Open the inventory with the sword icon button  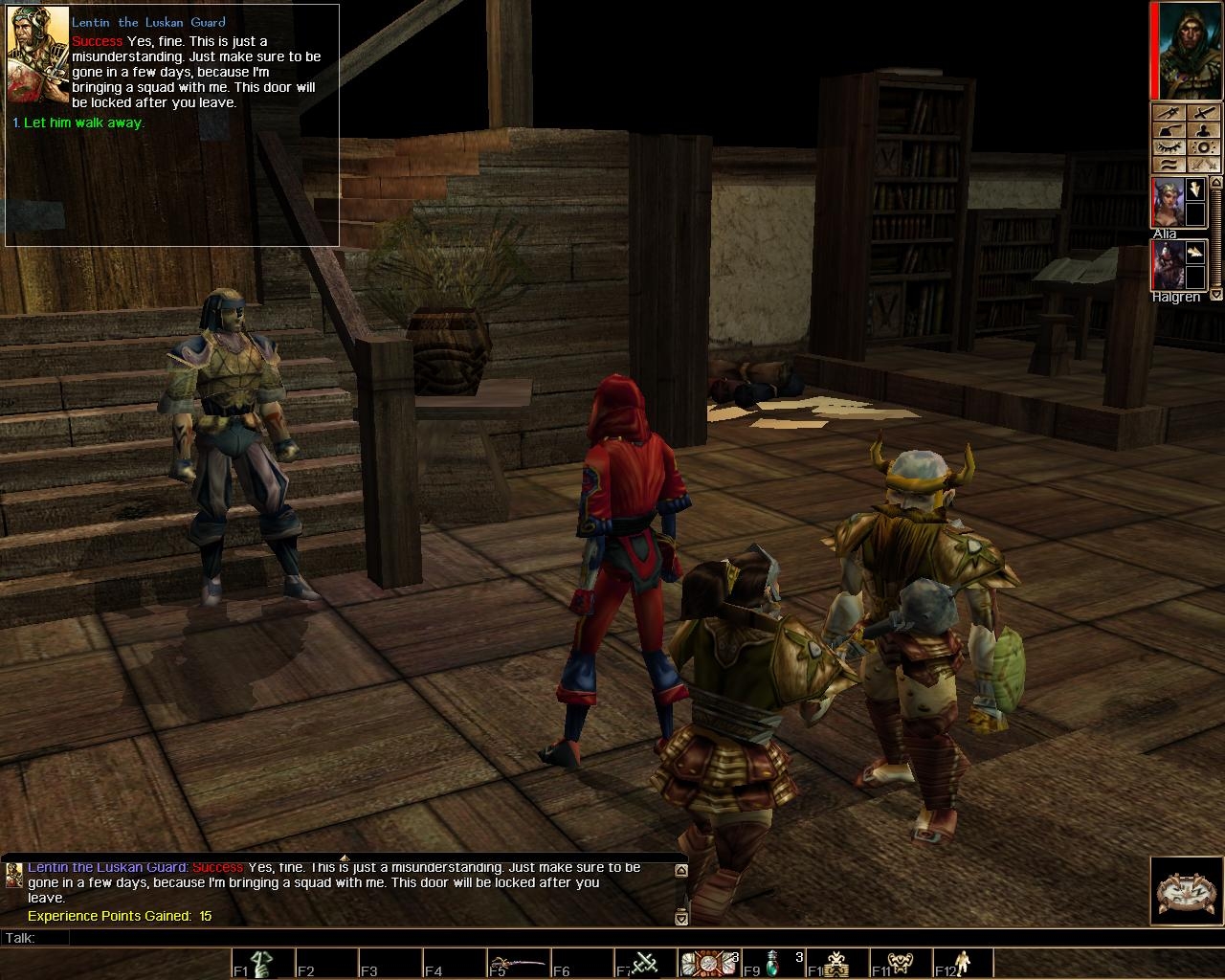click(1203, 112)
